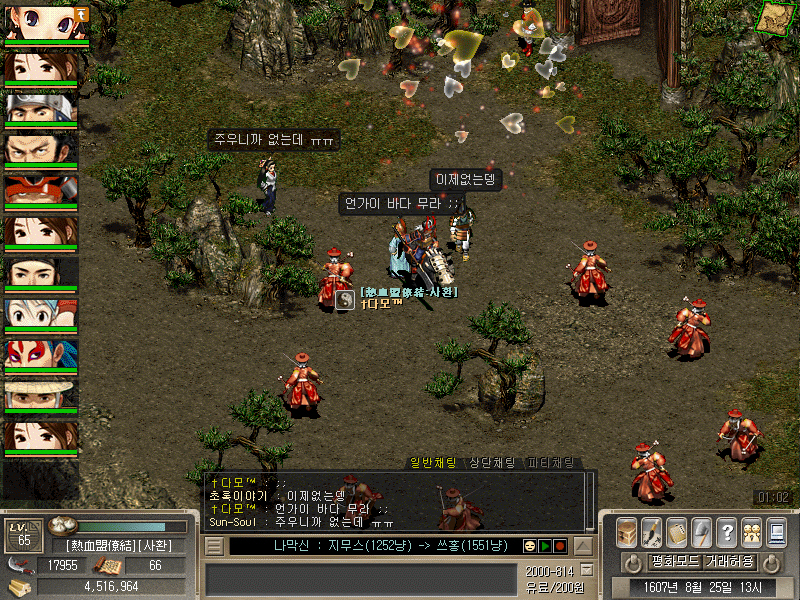The image size is (800, 600).
Task: Switch to the 상단채팅 guild chat tab
Action: [x=492, y=463]
